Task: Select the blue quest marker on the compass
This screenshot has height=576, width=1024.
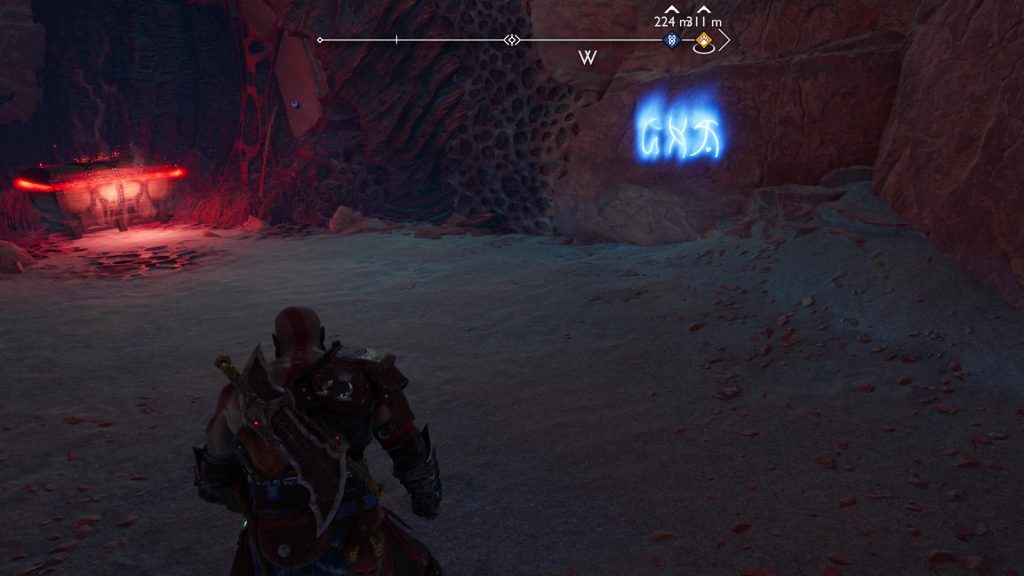Action: point(671,40)
